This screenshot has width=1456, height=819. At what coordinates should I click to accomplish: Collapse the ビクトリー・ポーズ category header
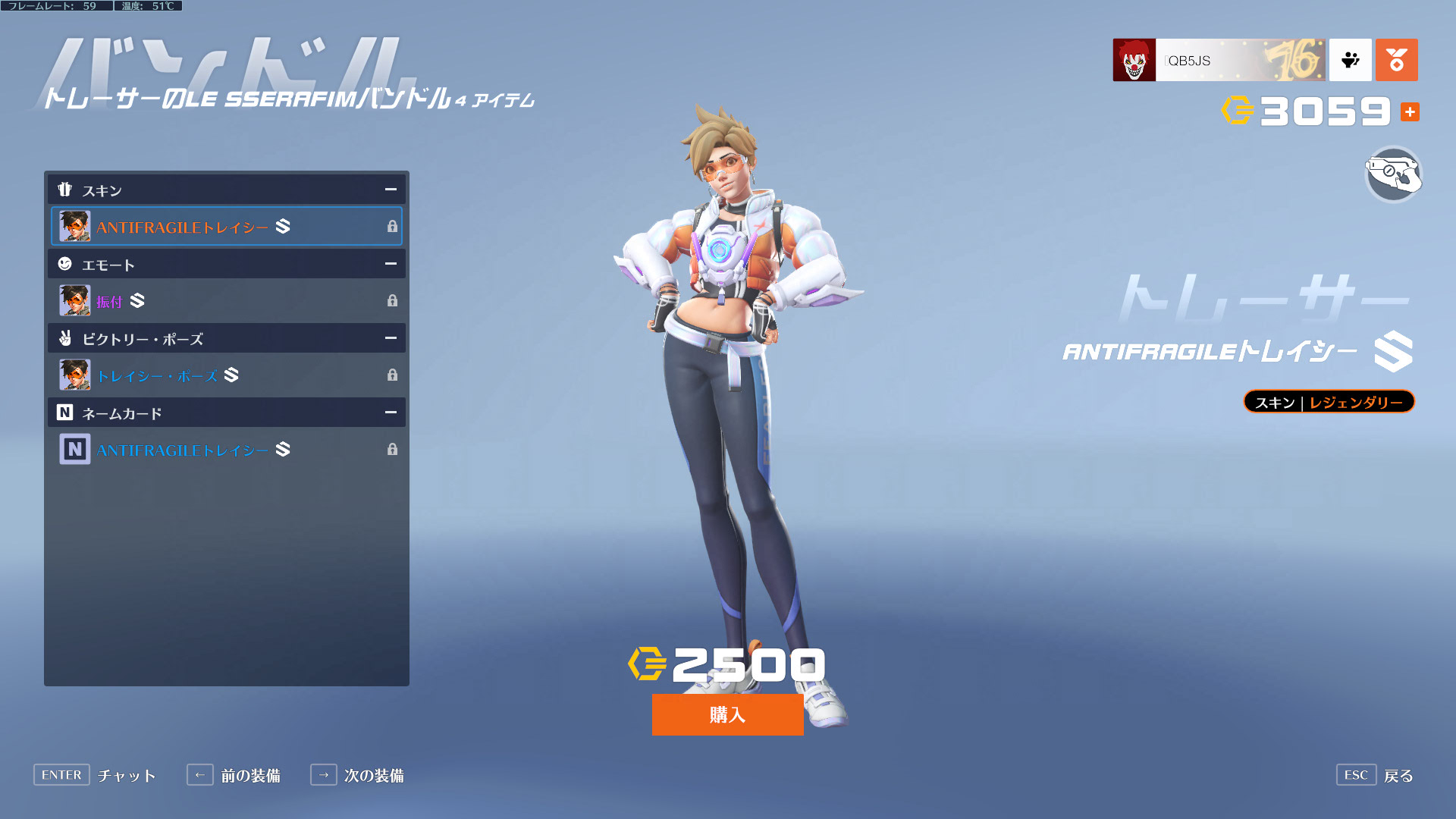point(390,338)
